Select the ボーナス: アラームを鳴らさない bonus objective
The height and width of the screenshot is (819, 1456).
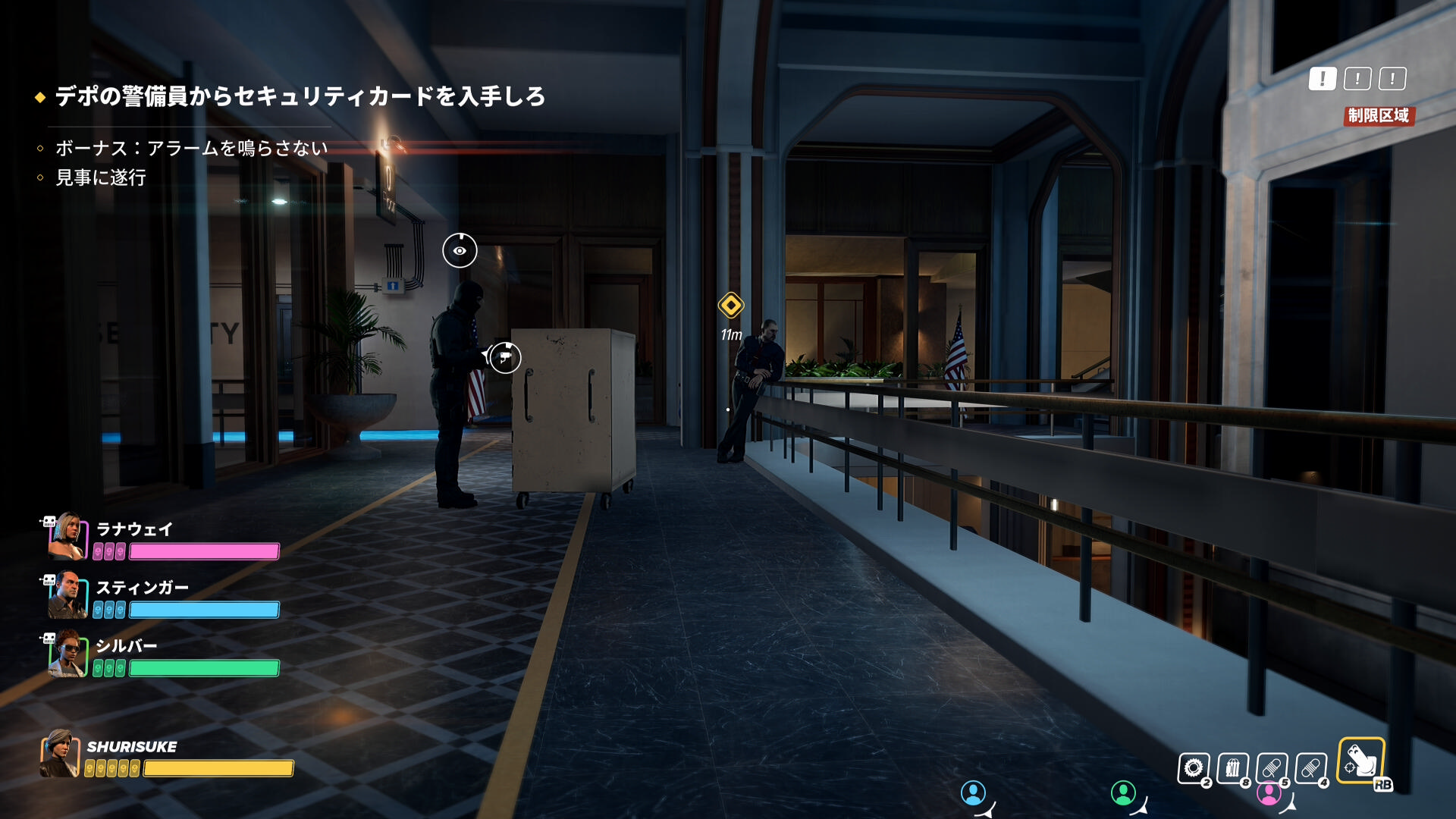pyautogui.click(x=191, y=148)
